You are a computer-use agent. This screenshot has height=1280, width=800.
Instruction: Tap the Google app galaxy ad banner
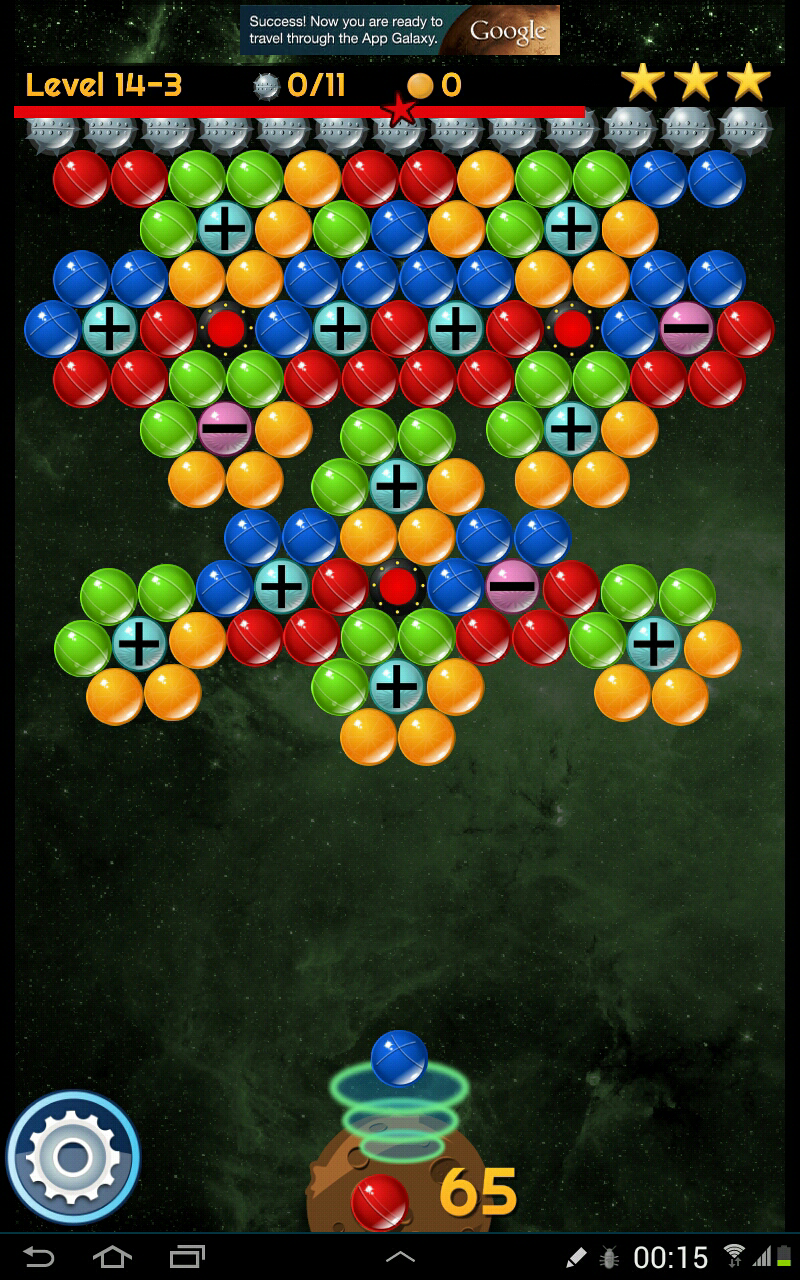(399, 31)
